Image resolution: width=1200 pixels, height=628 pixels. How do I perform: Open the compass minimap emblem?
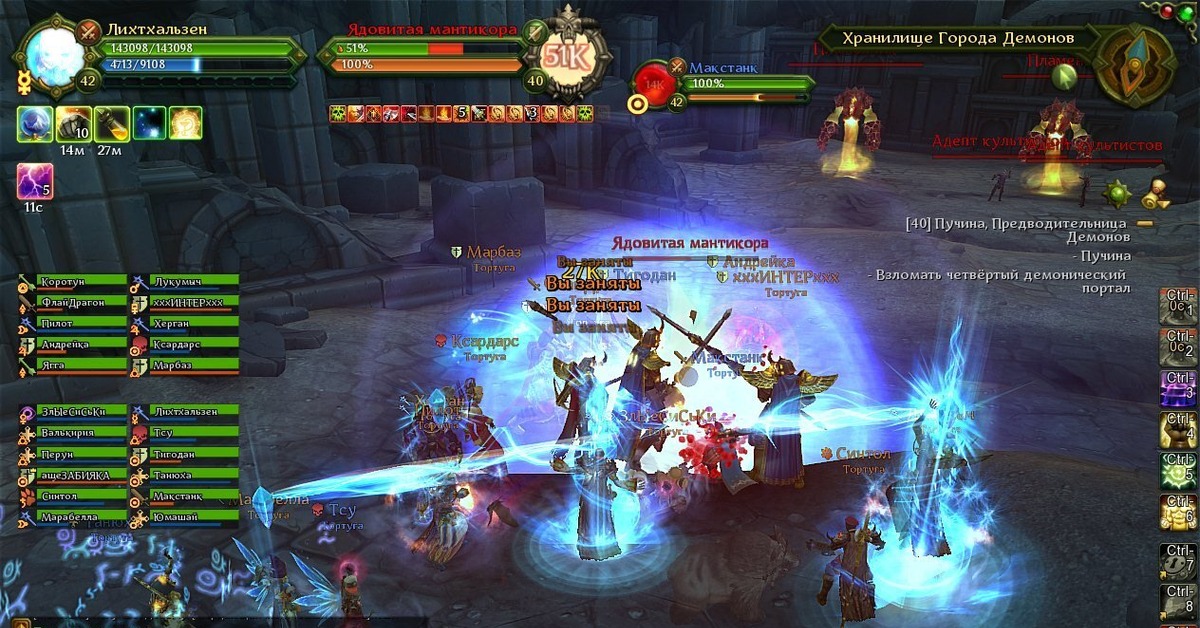pyautogui.click(x=1135, y=58)
